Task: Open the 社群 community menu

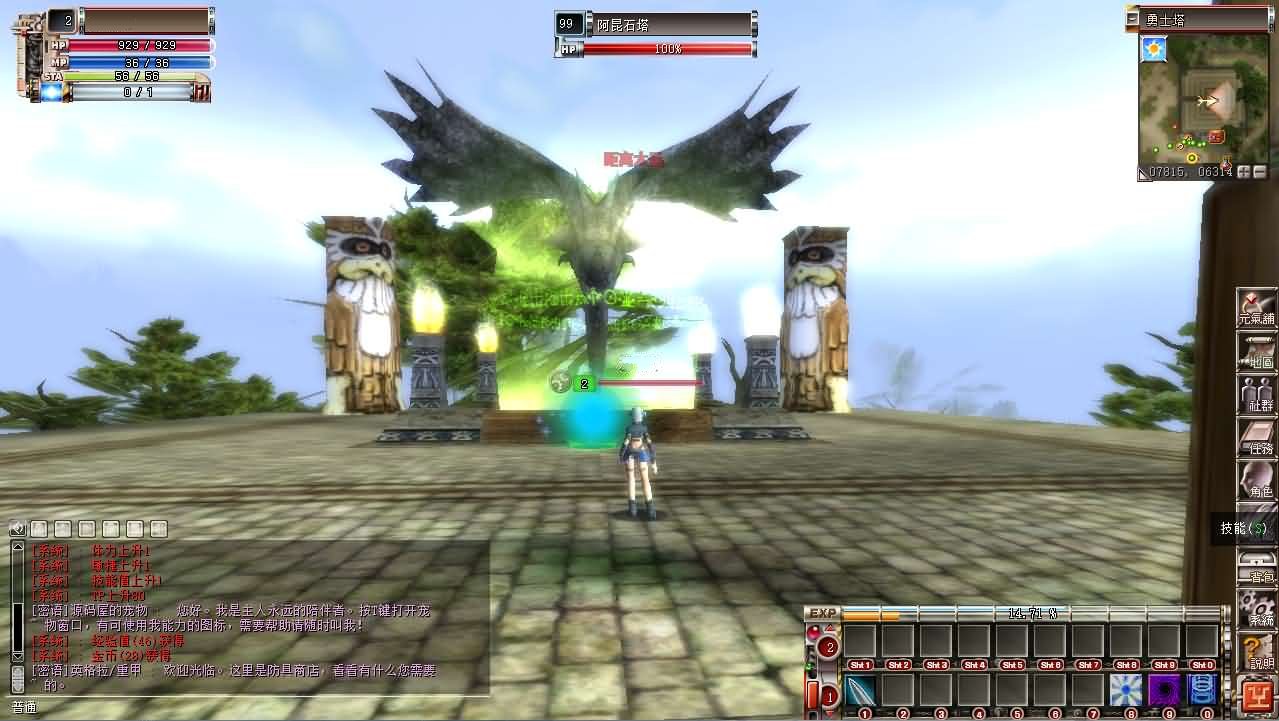Action: (1256, 391)
